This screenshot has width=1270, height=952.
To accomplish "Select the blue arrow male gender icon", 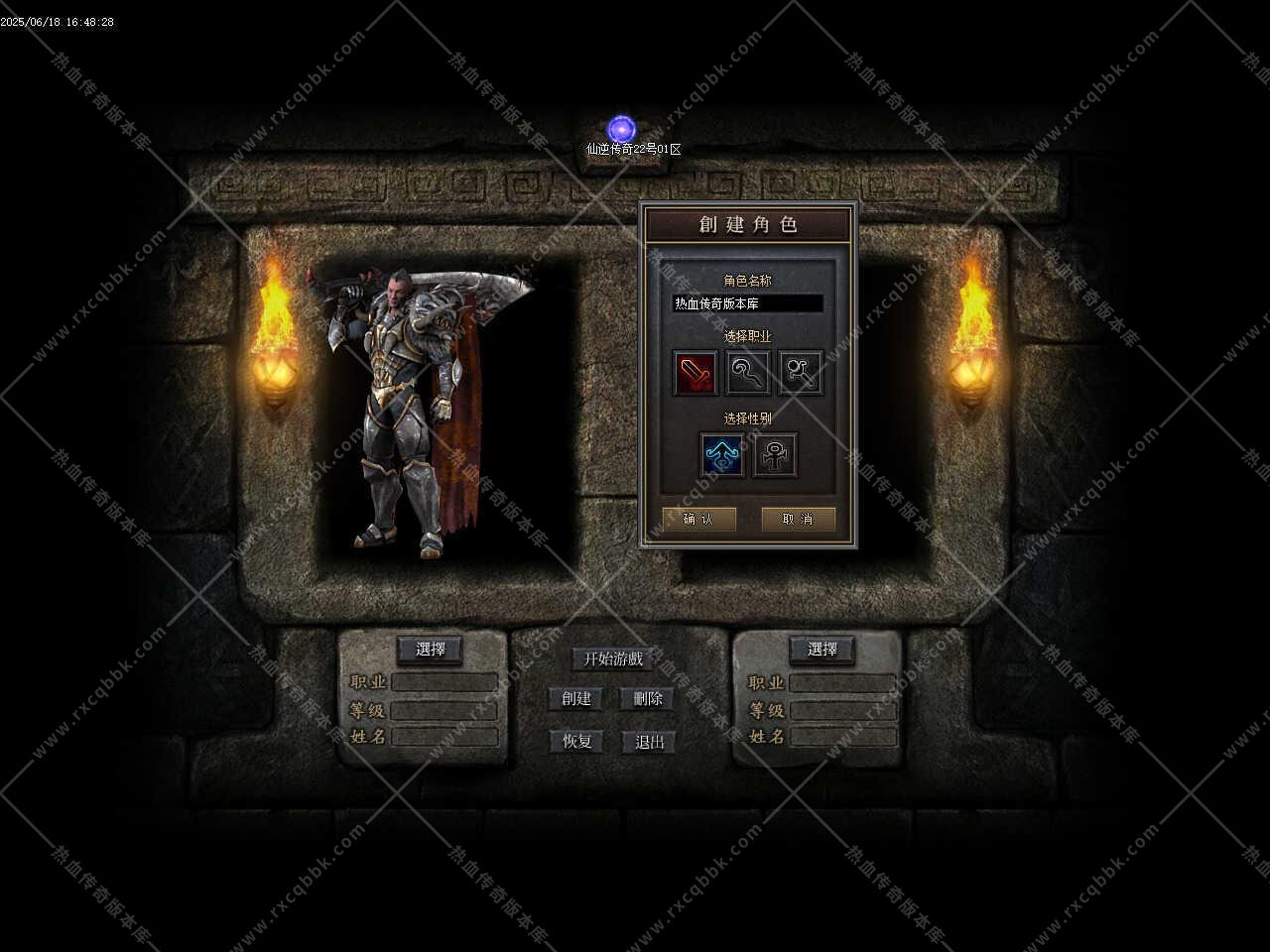I will (x=721, y=455).
